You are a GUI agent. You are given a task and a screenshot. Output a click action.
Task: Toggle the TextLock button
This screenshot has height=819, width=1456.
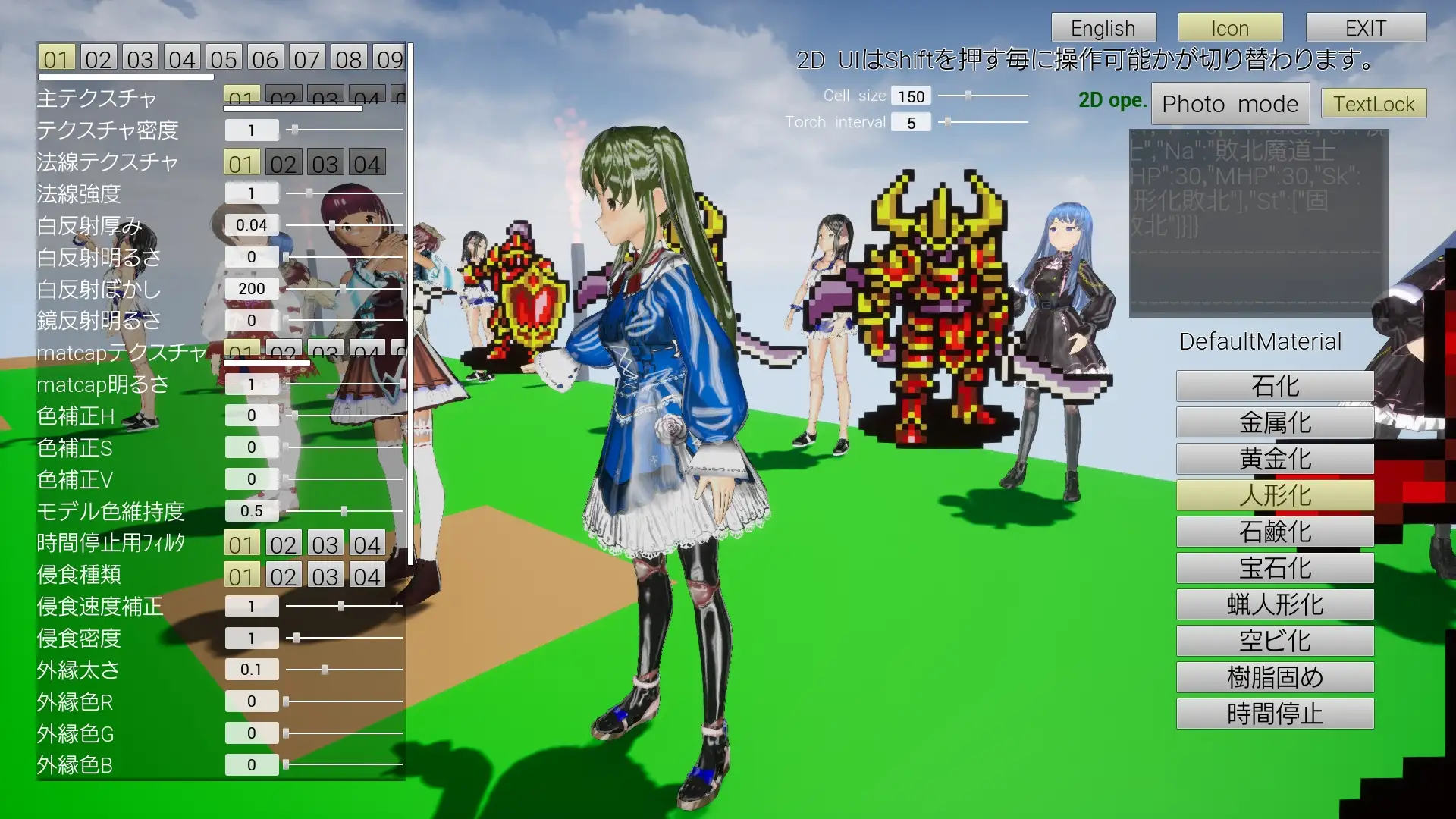pos(1373,103)
